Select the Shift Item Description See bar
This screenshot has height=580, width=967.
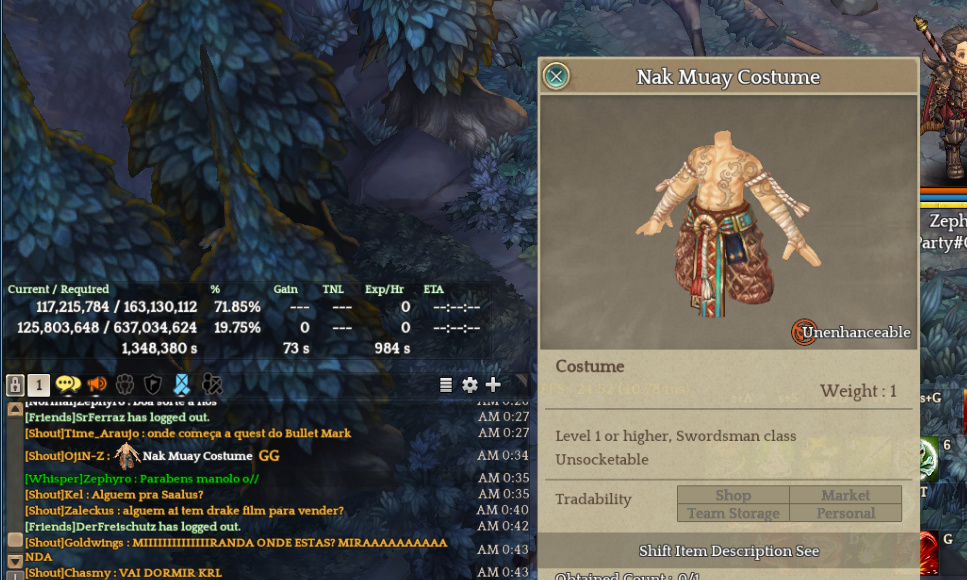pos(728,551)
